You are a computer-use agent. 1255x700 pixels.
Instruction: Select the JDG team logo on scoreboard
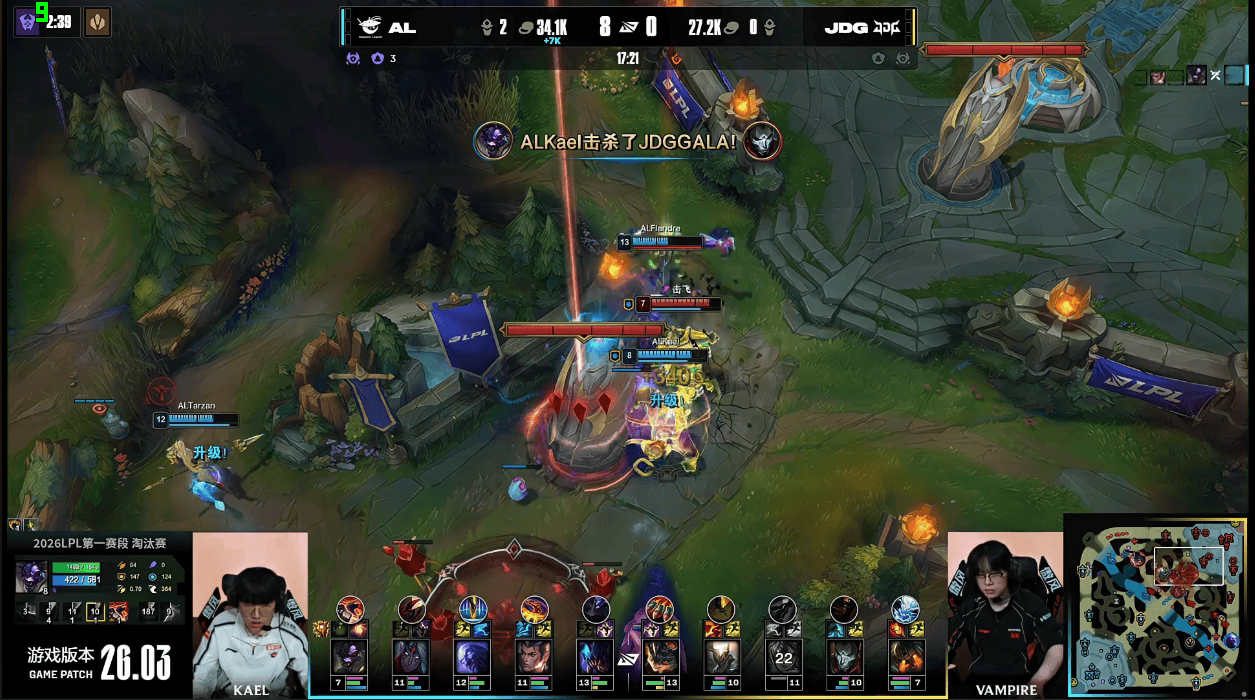point(887,27)
